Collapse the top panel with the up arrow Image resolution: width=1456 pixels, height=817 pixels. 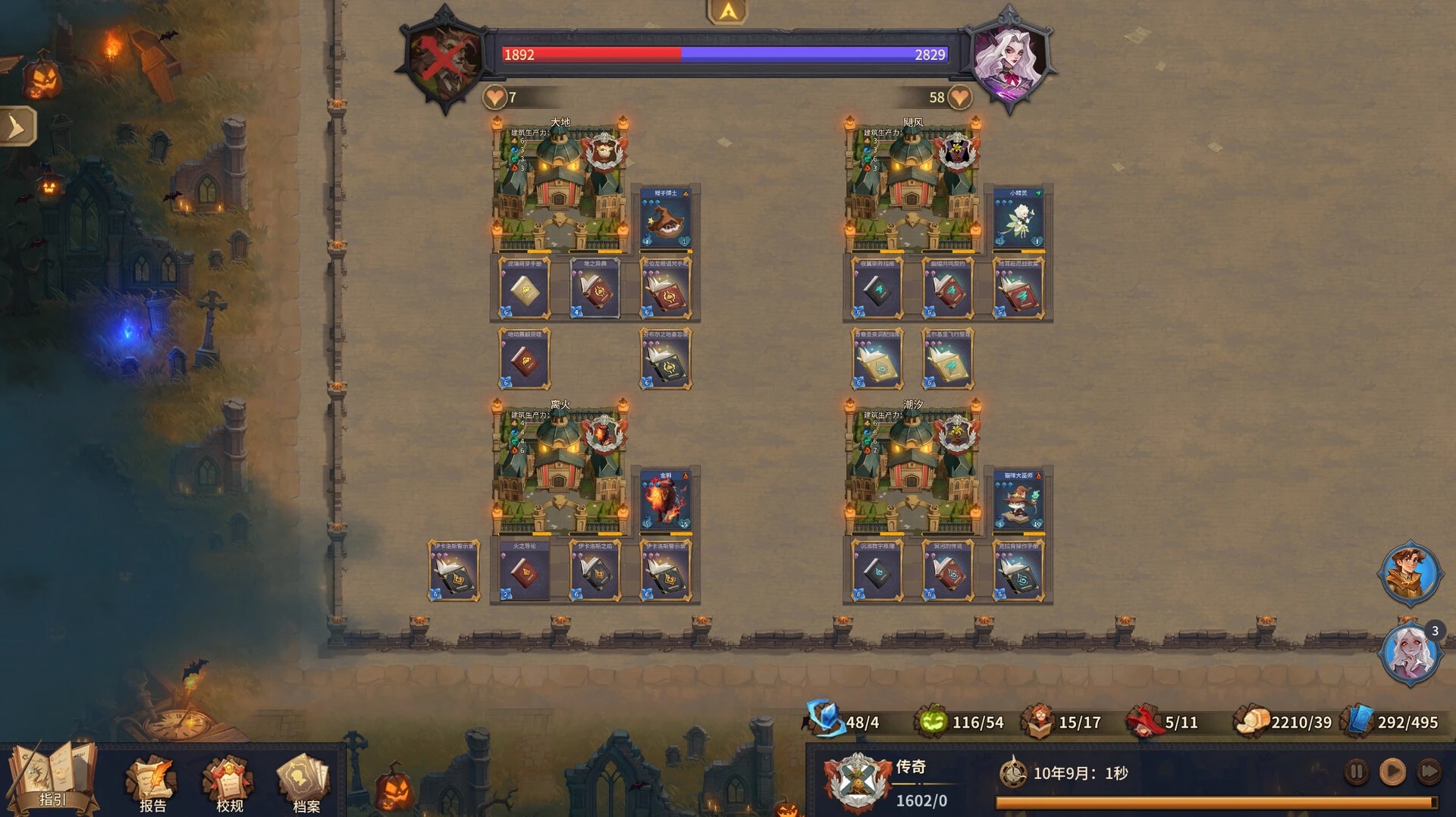click(x=727, y=11)
